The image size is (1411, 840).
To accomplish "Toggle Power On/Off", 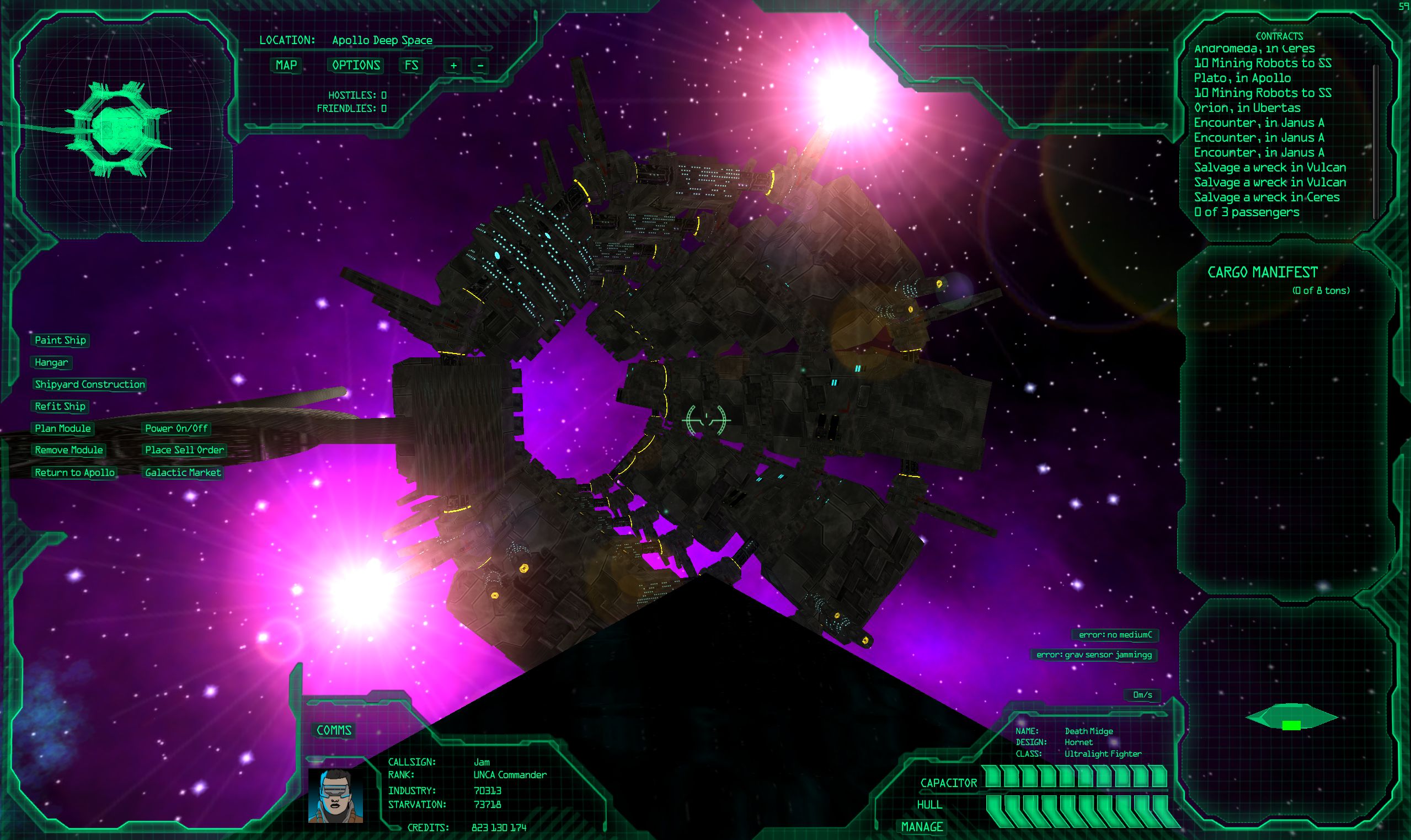I will point(176,429).
